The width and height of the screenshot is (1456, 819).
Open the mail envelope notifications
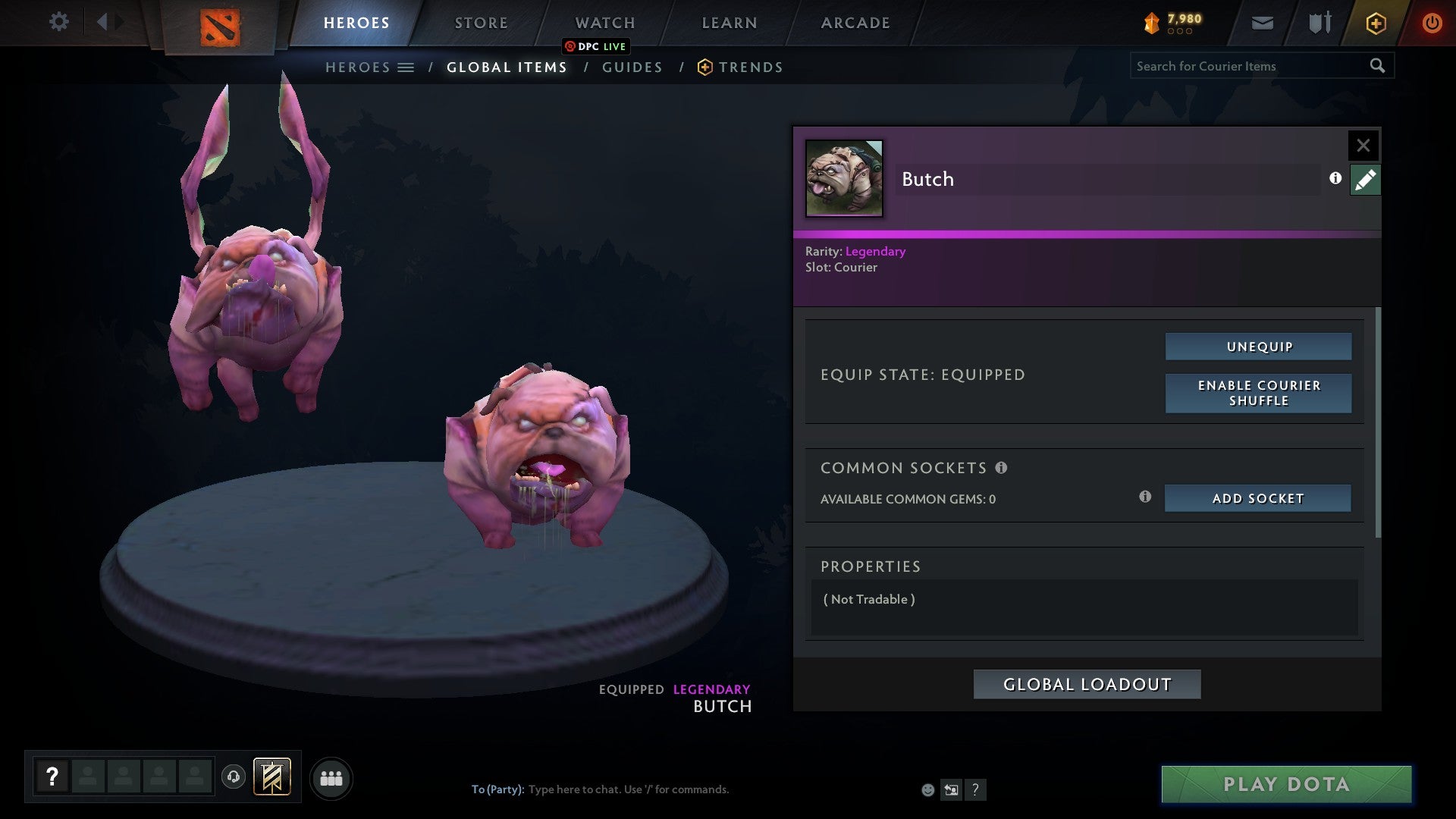(x=1261, y=23)
